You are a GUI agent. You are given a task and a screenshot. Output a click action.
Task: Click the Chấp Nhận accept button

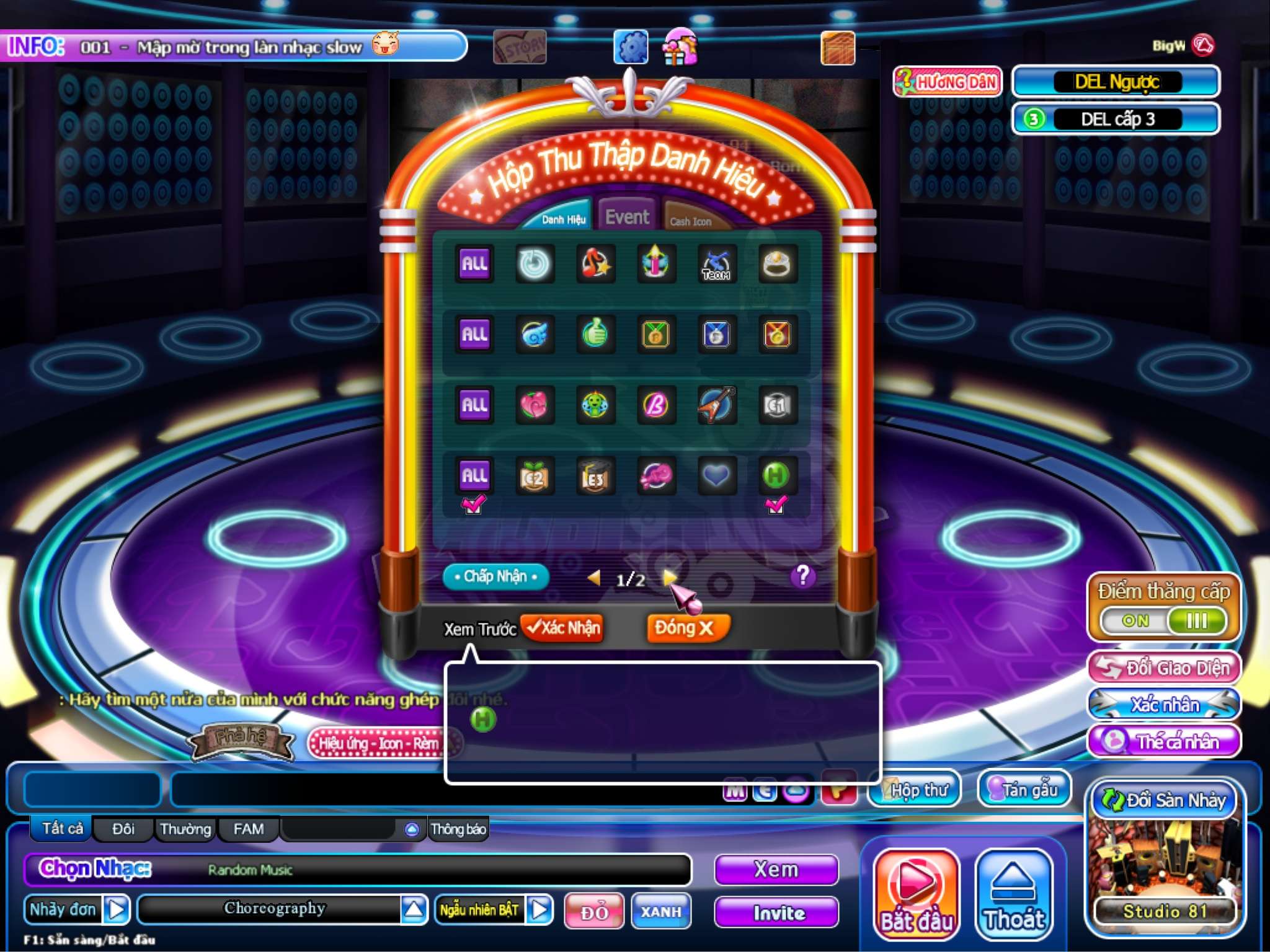[x=495, y=576]
